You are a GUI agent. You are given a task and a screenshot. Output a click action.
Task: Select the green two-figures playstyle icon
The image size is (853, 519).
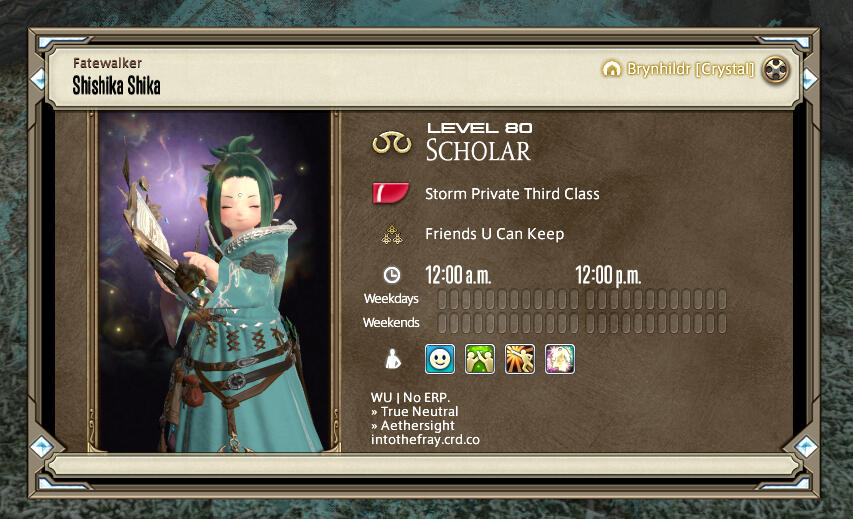[480, 359]
